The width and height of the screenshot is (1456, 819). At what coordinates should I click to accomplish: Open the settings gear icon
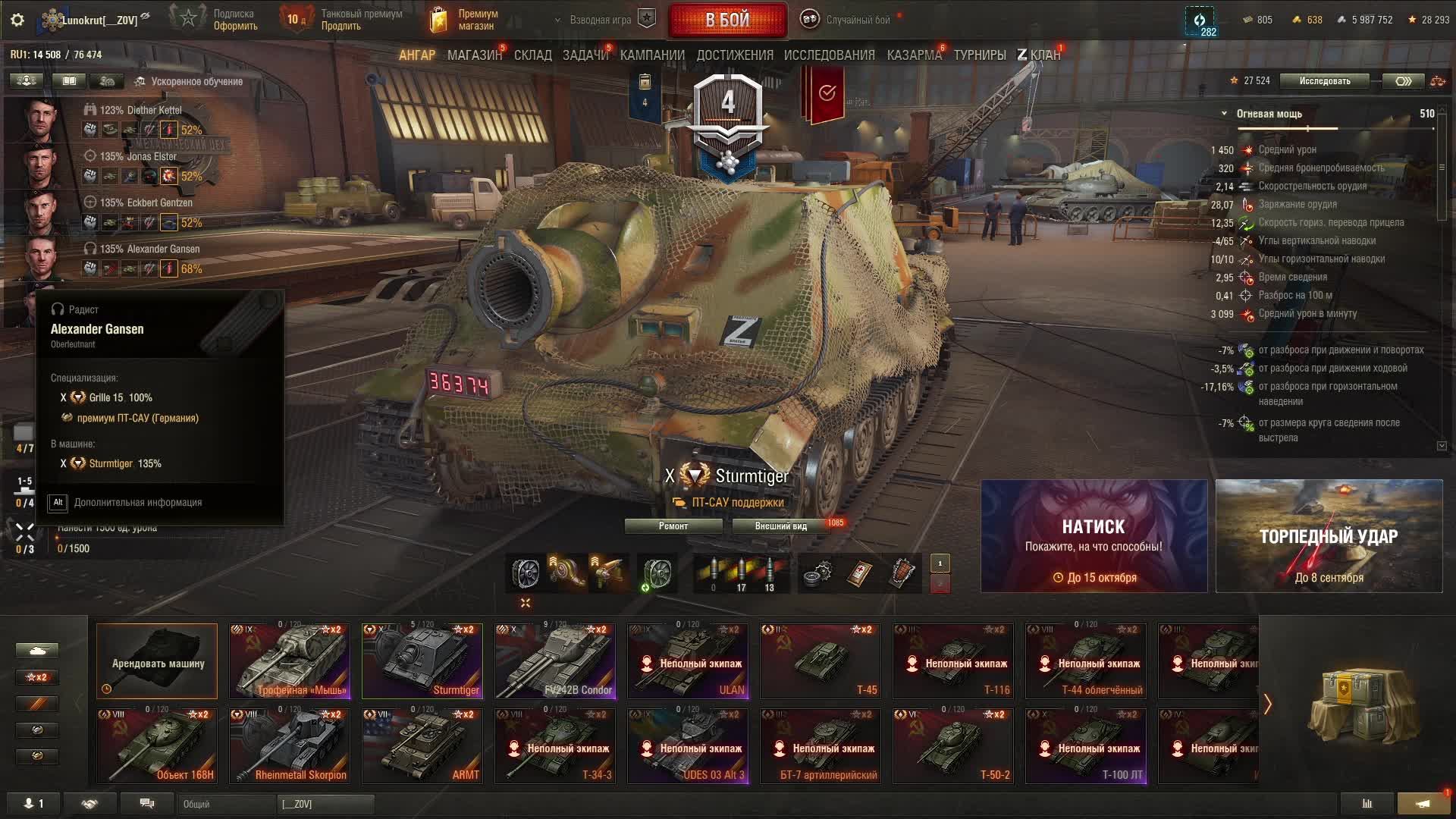(17, 20)
